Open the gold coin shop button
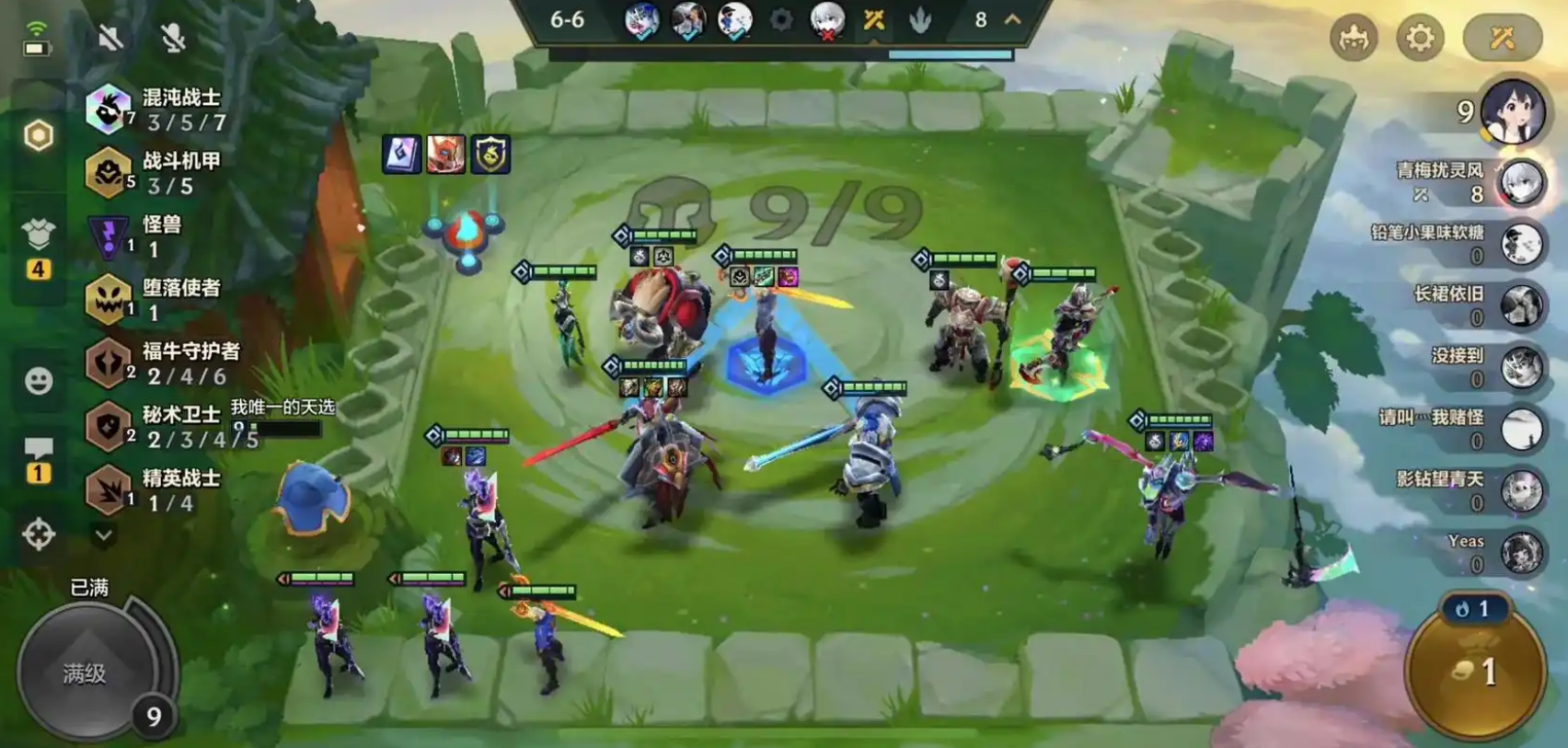 (1475, 673)
